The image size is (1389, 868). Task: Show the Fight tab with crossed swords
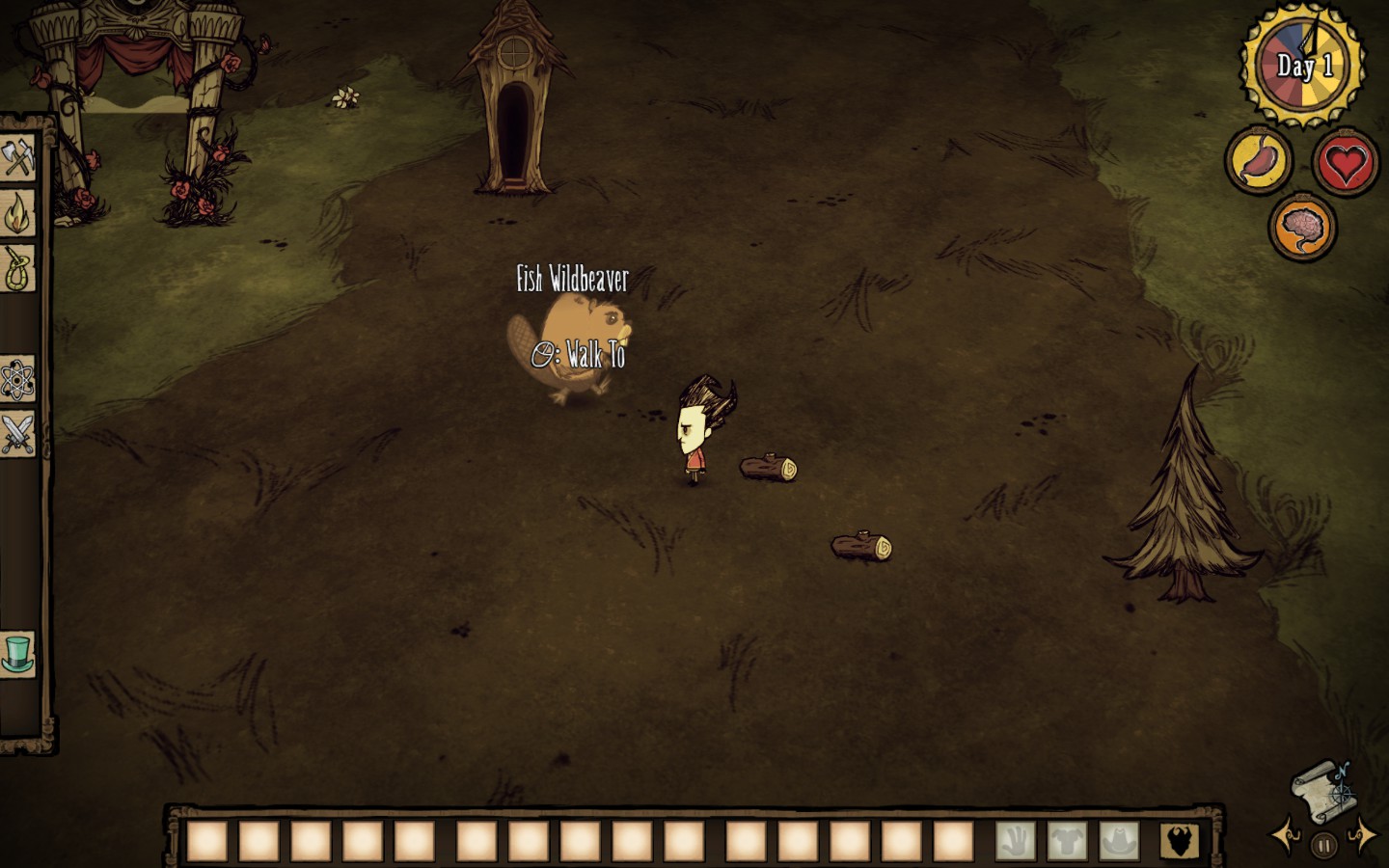coord(17,434)
